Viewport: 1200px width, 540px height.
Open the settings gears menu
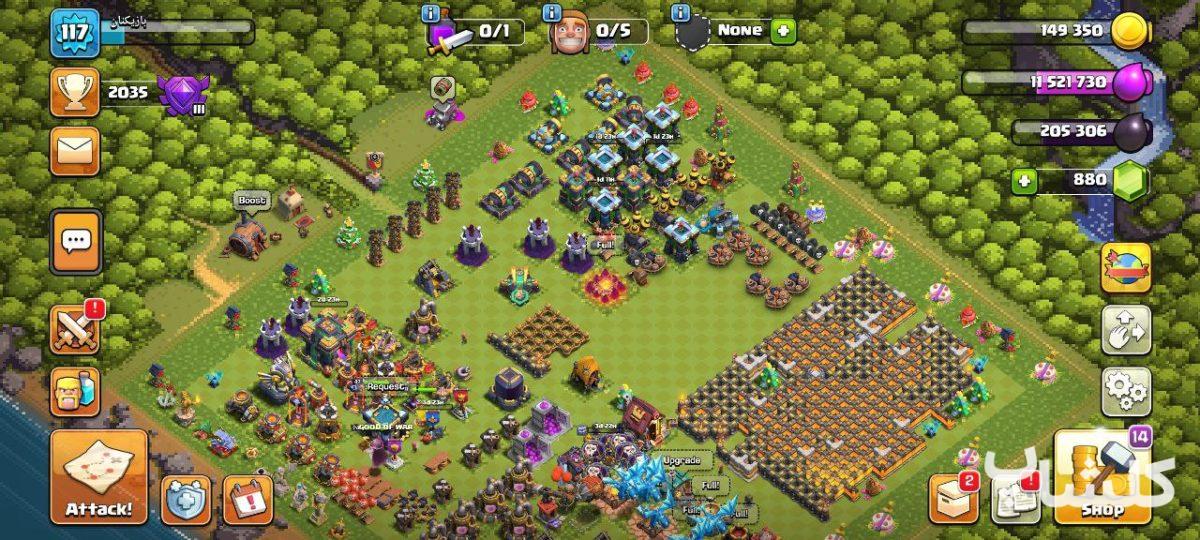click(1126, 392)
